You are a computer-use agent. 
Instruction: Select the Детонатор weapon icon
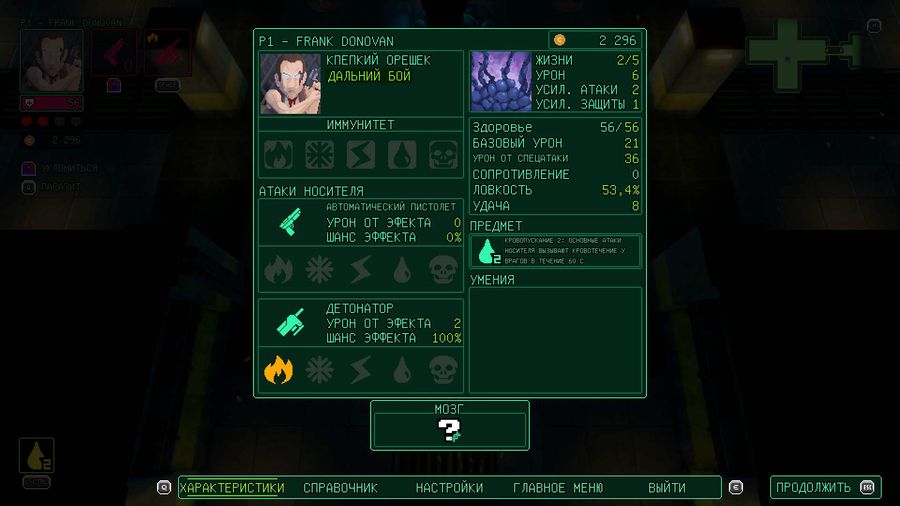tap(290, 322)
